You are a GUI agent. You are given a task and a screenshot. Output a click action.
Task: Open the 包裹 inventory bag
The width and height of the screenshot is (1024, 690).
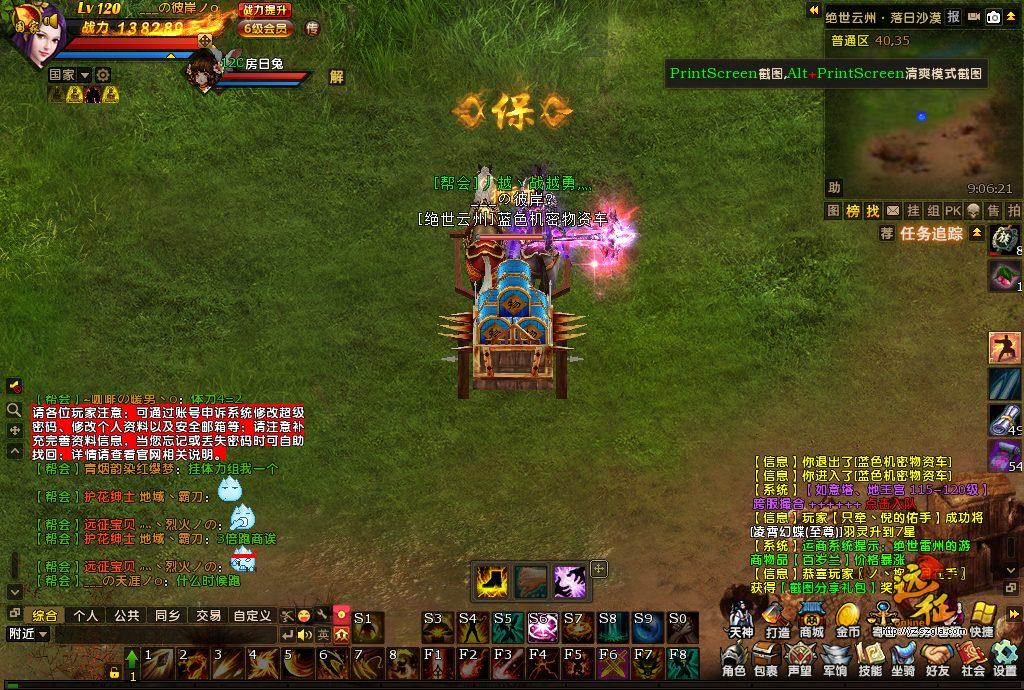tap(766, 660)
